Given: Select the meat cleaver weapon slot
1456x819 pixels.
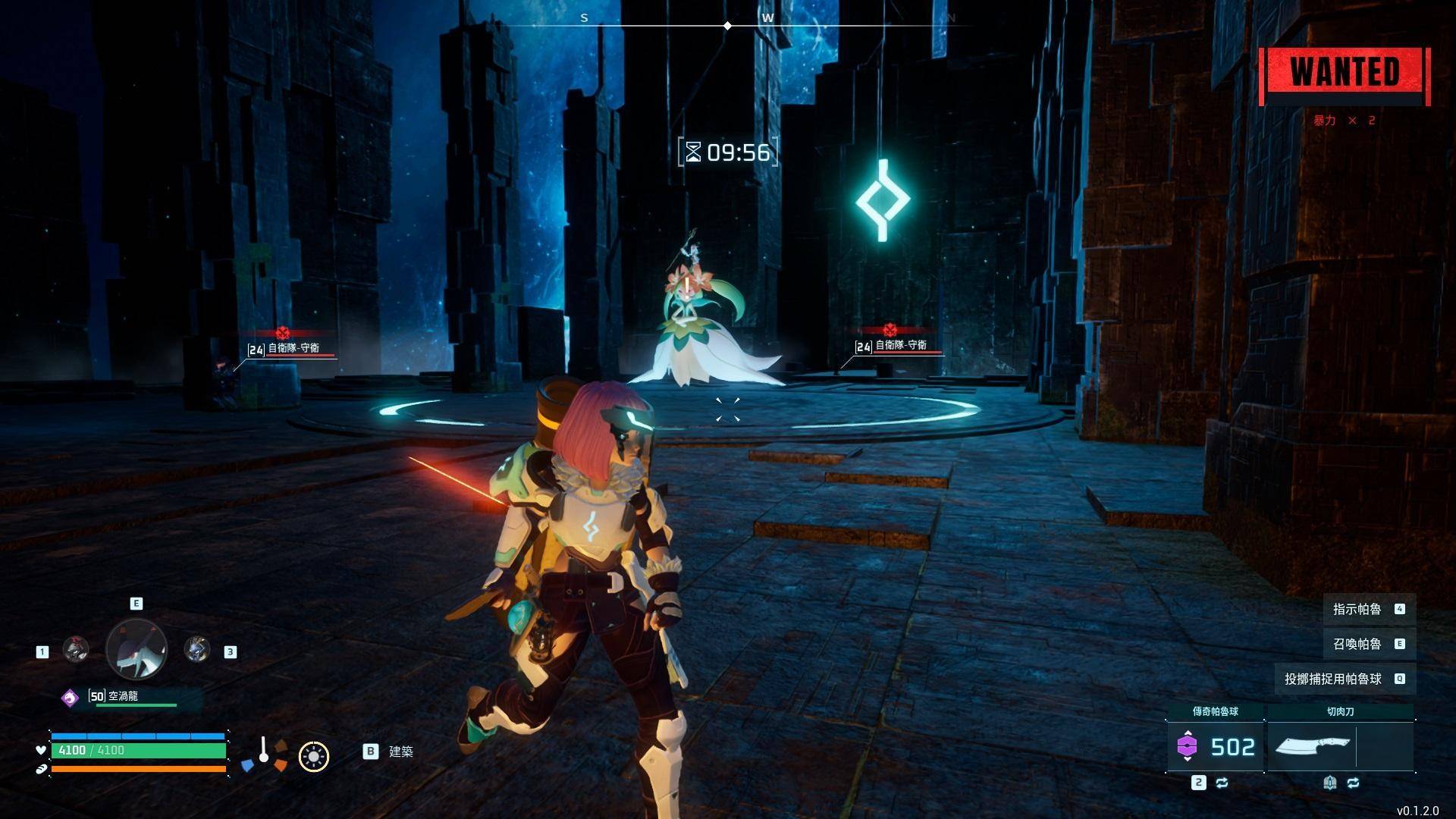Looking at the screenshot, I should pyautogui.click(x=1313, y=747).
